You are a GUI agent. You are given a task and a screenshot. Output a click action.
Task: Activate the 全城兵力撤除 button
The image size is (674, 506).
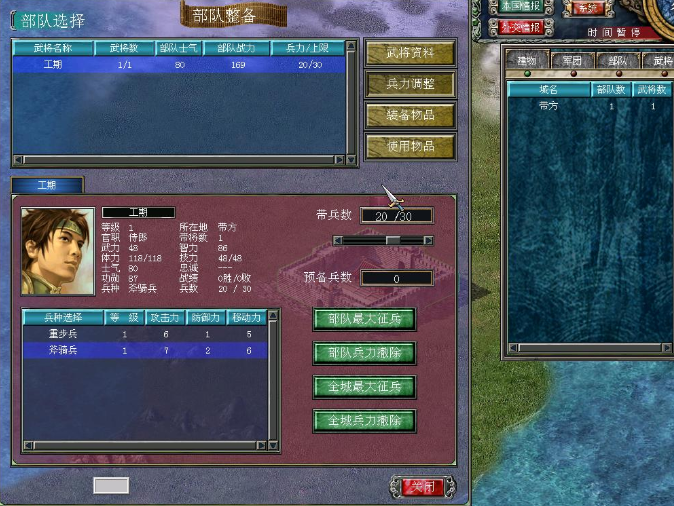(364, 421)
